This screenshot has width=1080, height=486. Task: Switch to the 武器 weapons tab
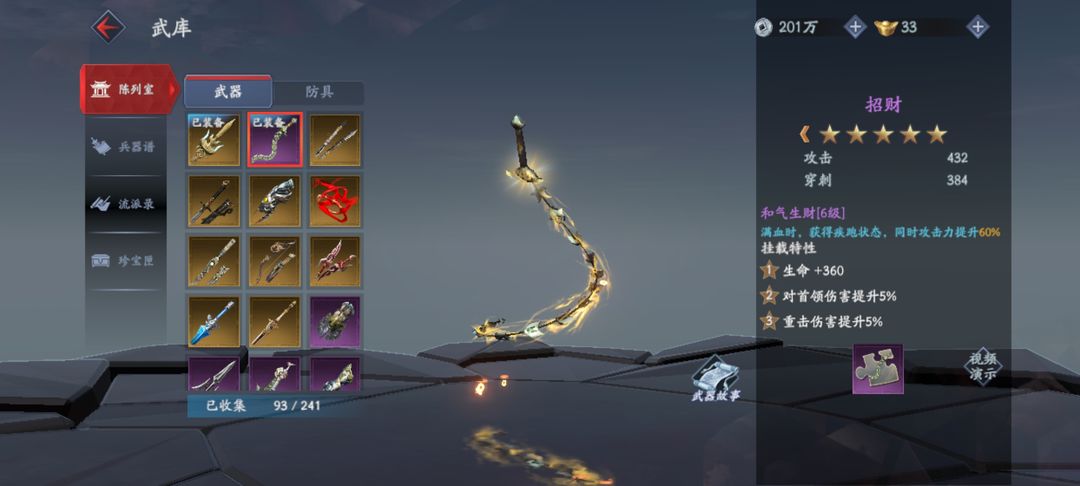point(228,92)
